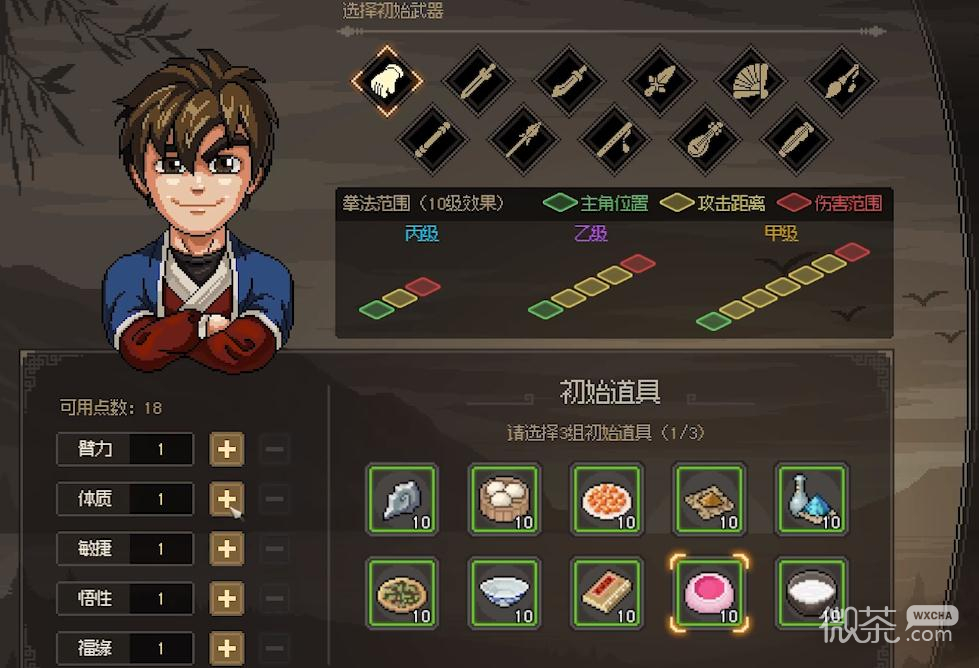Add a point to 悟性
The width and height of the screenshot is (979, 668).
pyautogui.click(x=227, y=598)
